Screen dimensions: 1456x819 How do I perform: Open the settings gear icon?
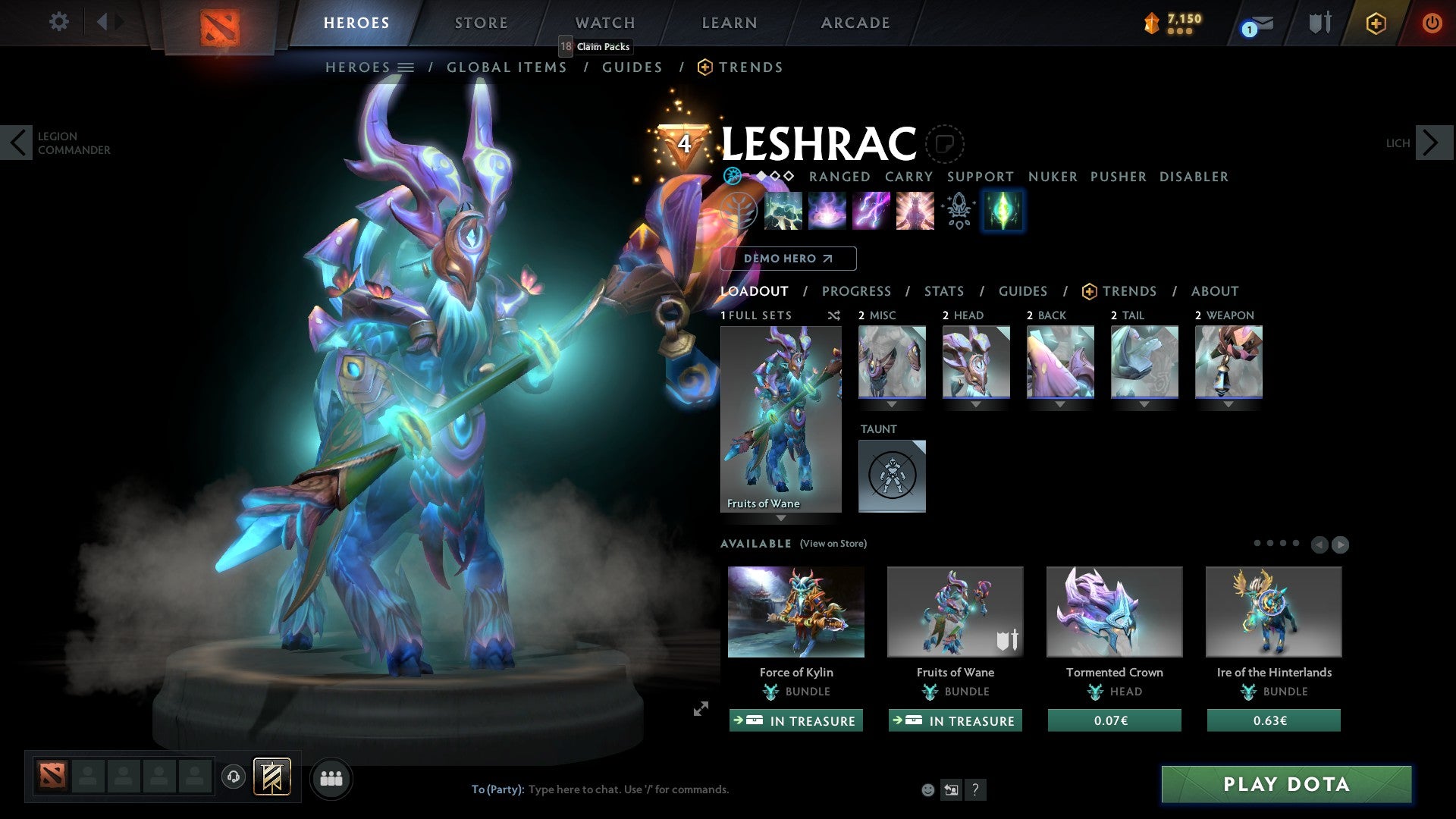(x=58, y=22)
